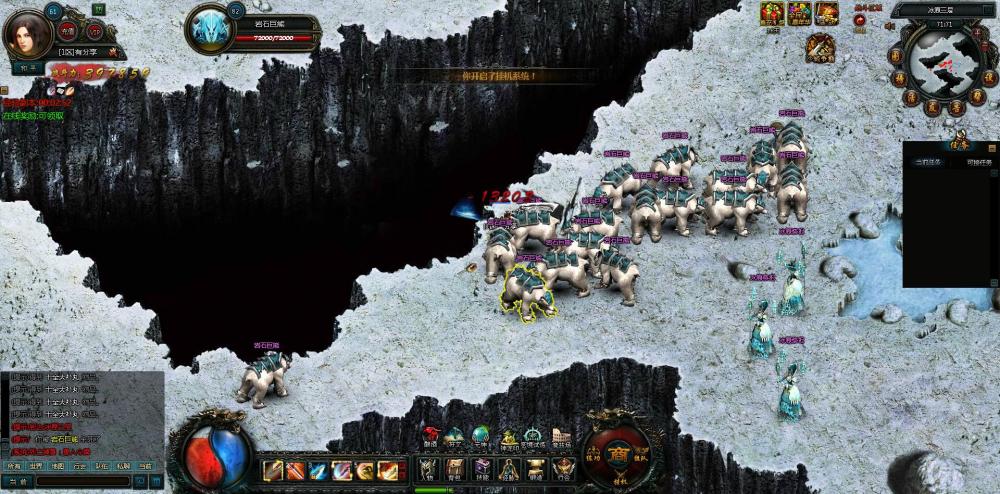Open the first gift-pile reward icon

point(772,13)
